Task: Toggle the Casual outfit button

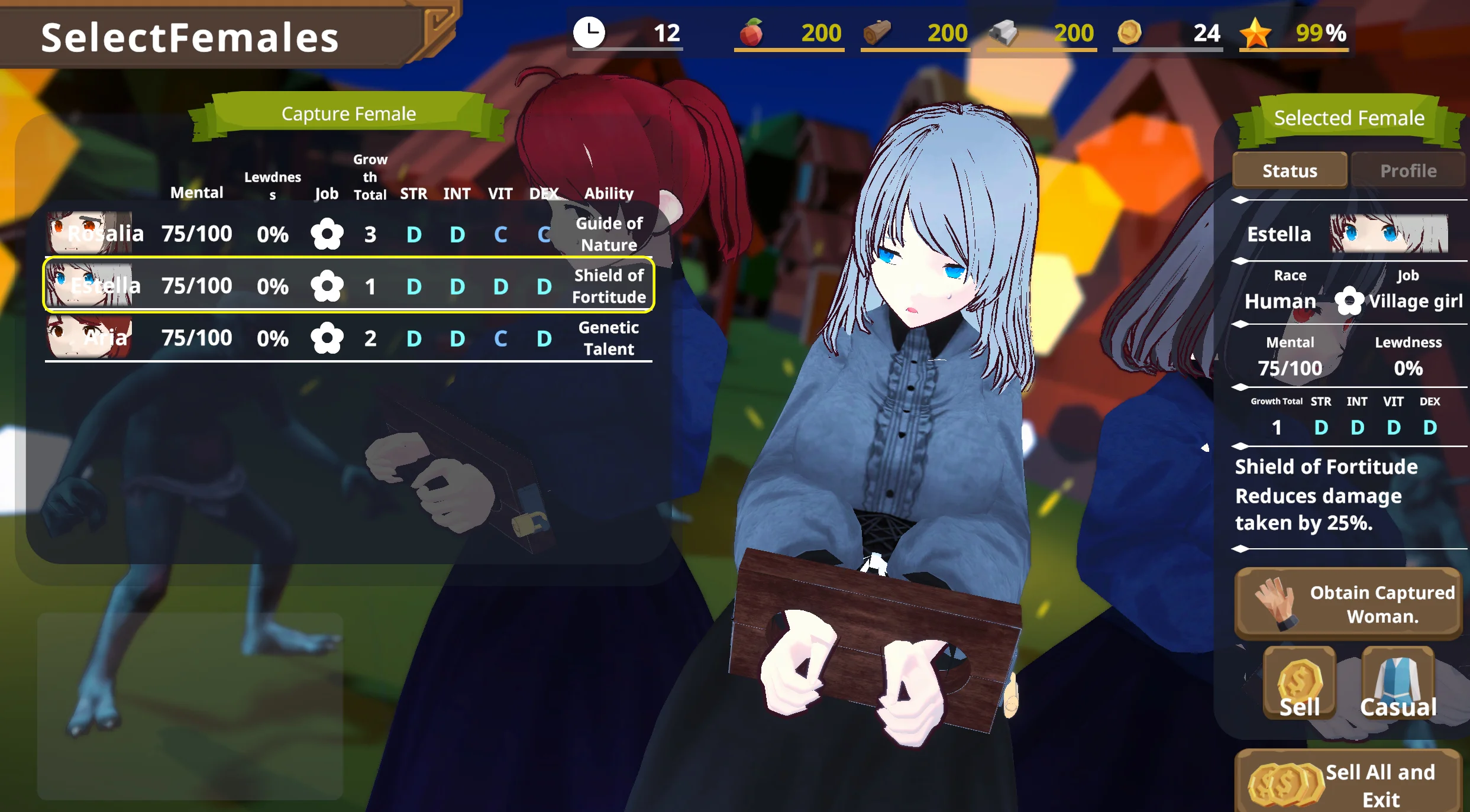Action: coord(1398,684)
